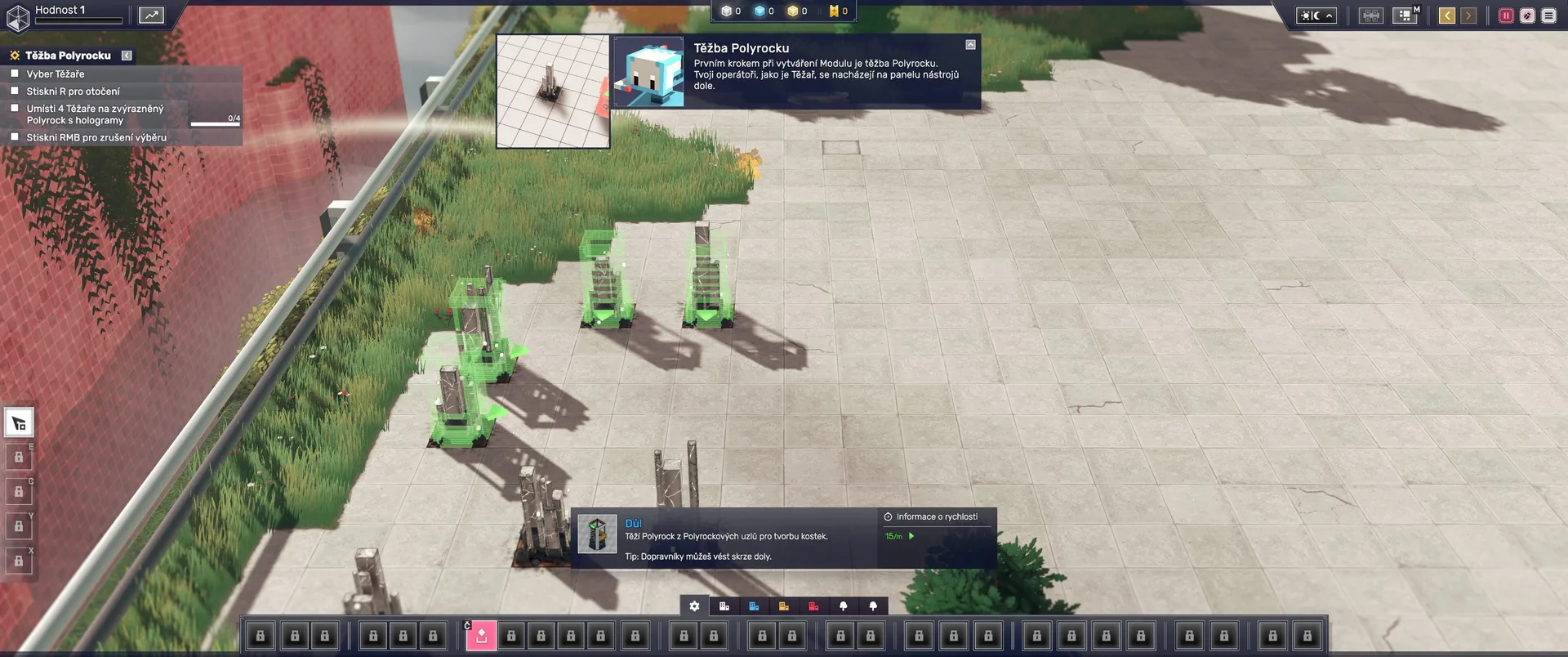Collapse the Těžba Polyrocku objective panel
The height and width of the screenshot is (657, 1568).
click(127, 56)
